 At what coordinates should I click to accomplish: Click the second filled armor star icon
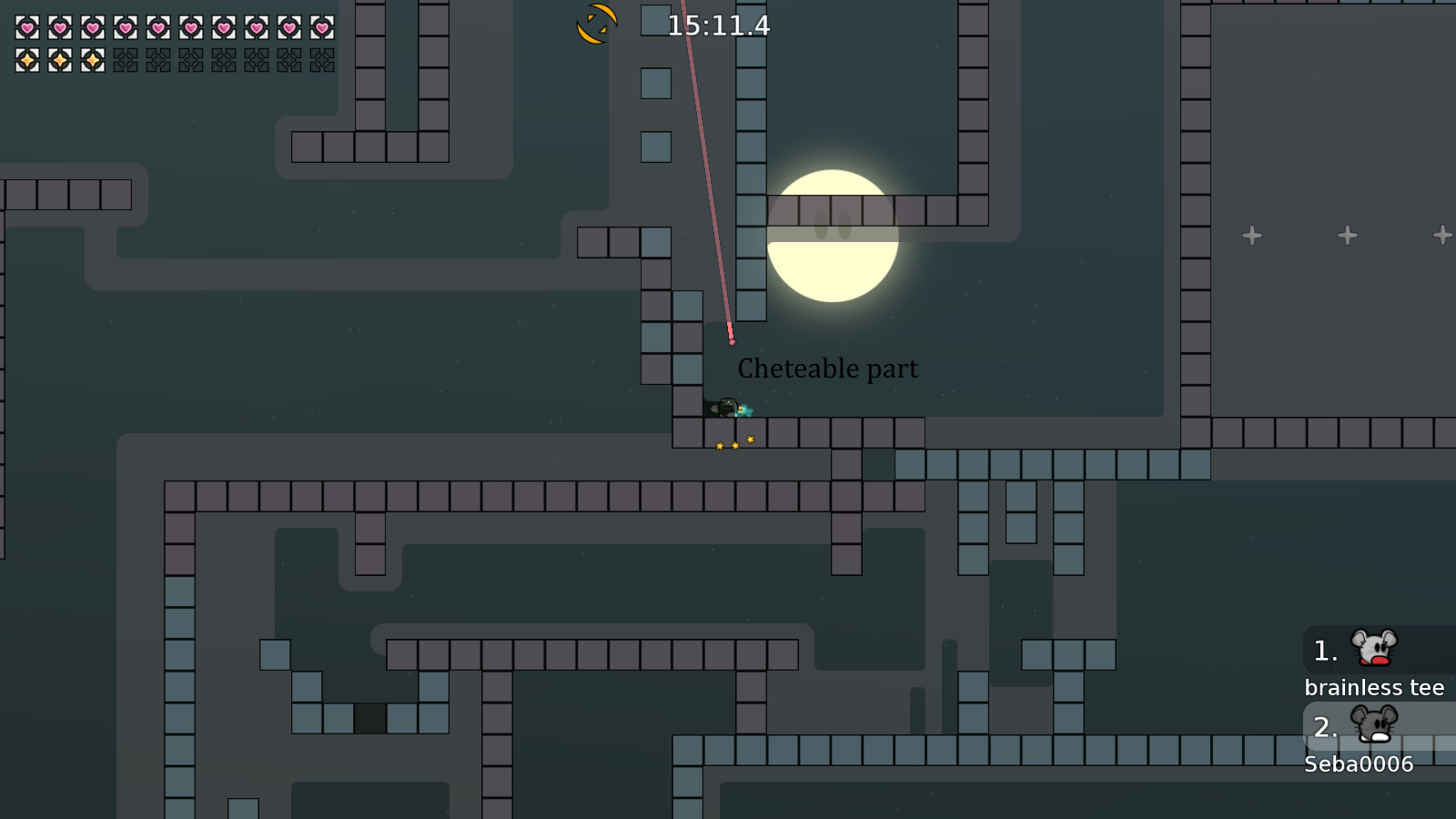pos(58,60)
